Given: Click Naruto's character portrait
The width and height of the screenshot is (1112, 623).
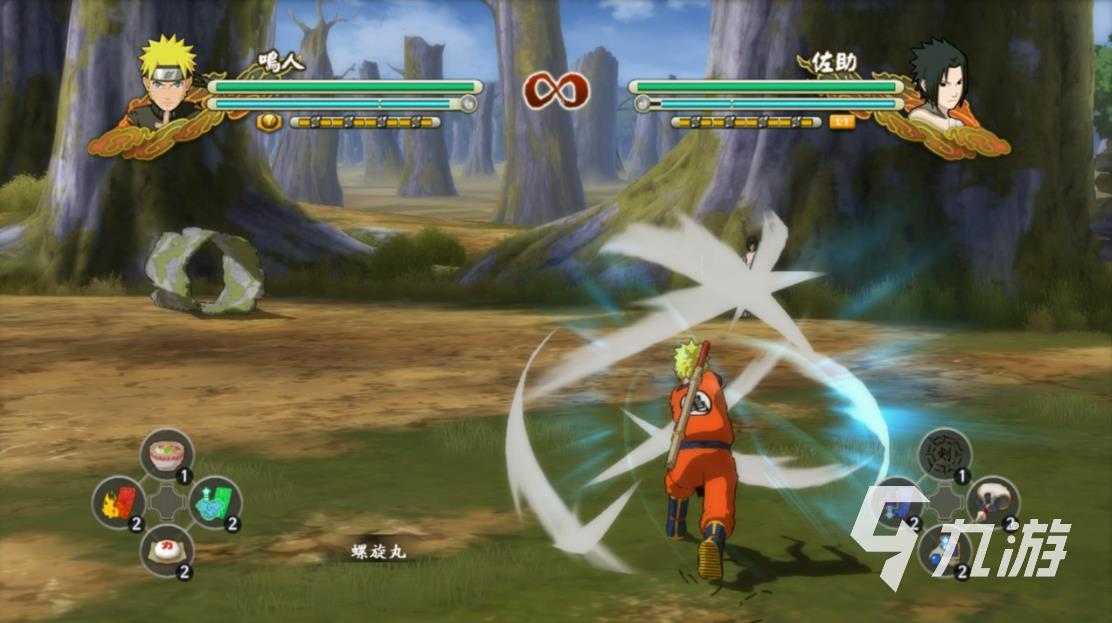Looking at the screenshot, I should 166,81.
